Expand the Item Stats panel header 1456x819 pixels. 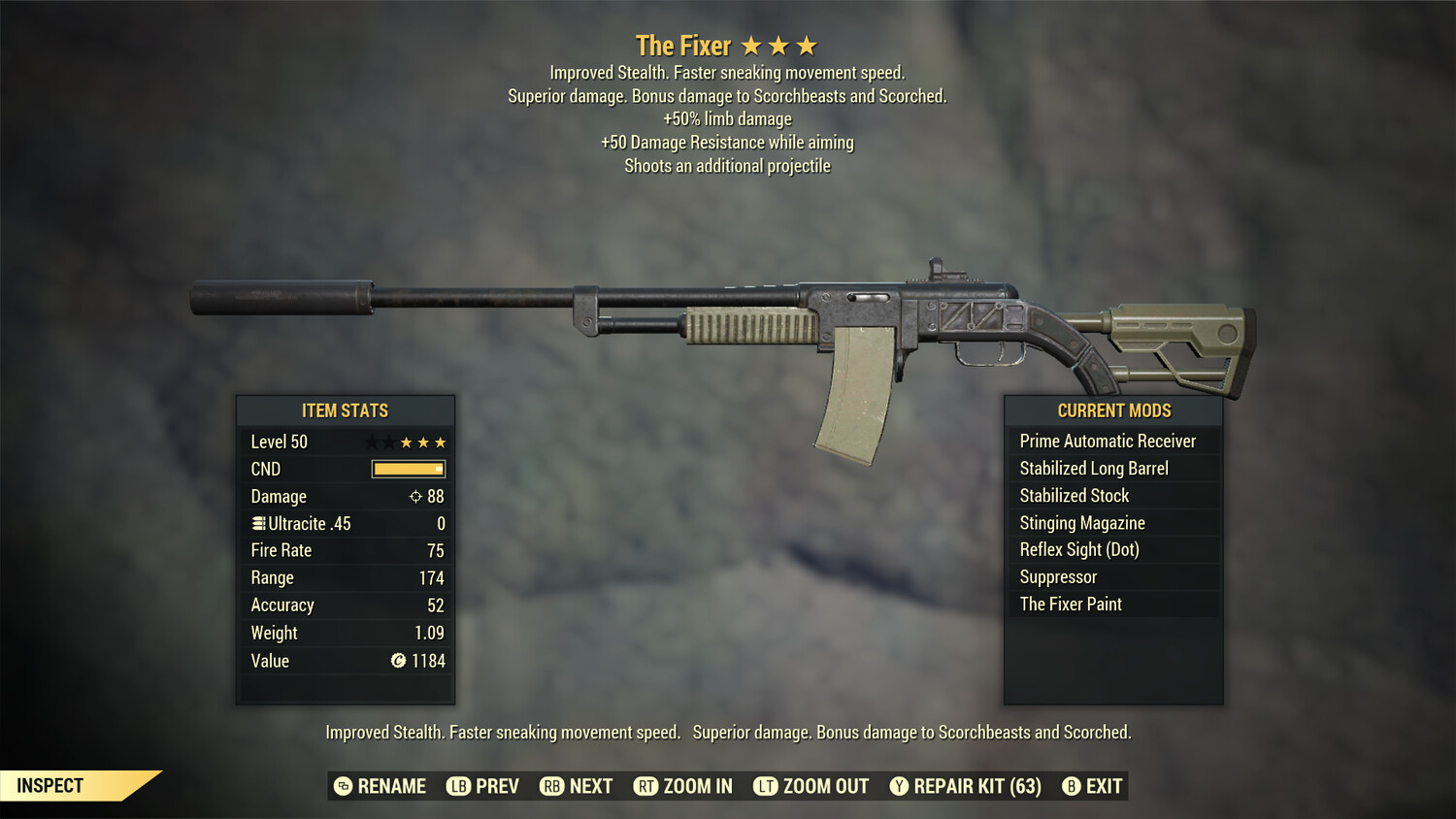click(345, 410)
